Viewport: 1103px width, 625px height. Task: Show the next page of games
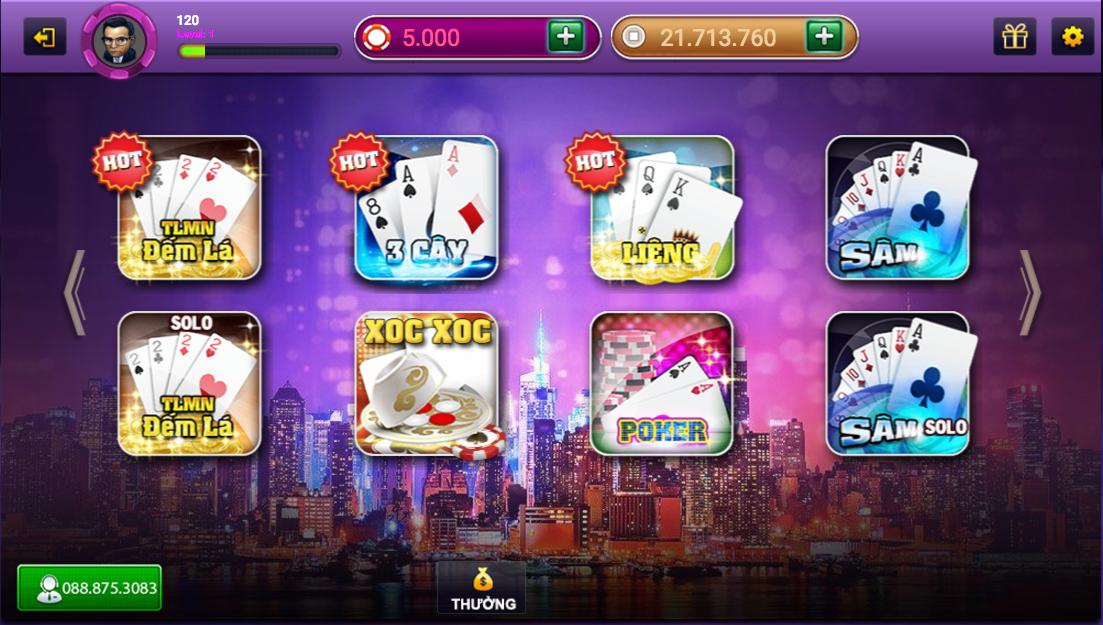1029,292
